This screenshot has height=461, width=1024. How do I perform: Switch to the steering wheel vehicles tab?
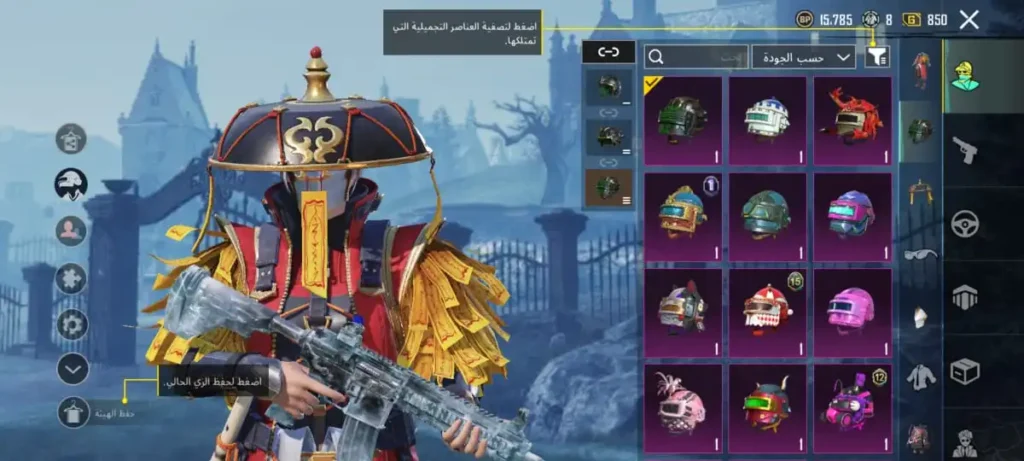(965, 223)
